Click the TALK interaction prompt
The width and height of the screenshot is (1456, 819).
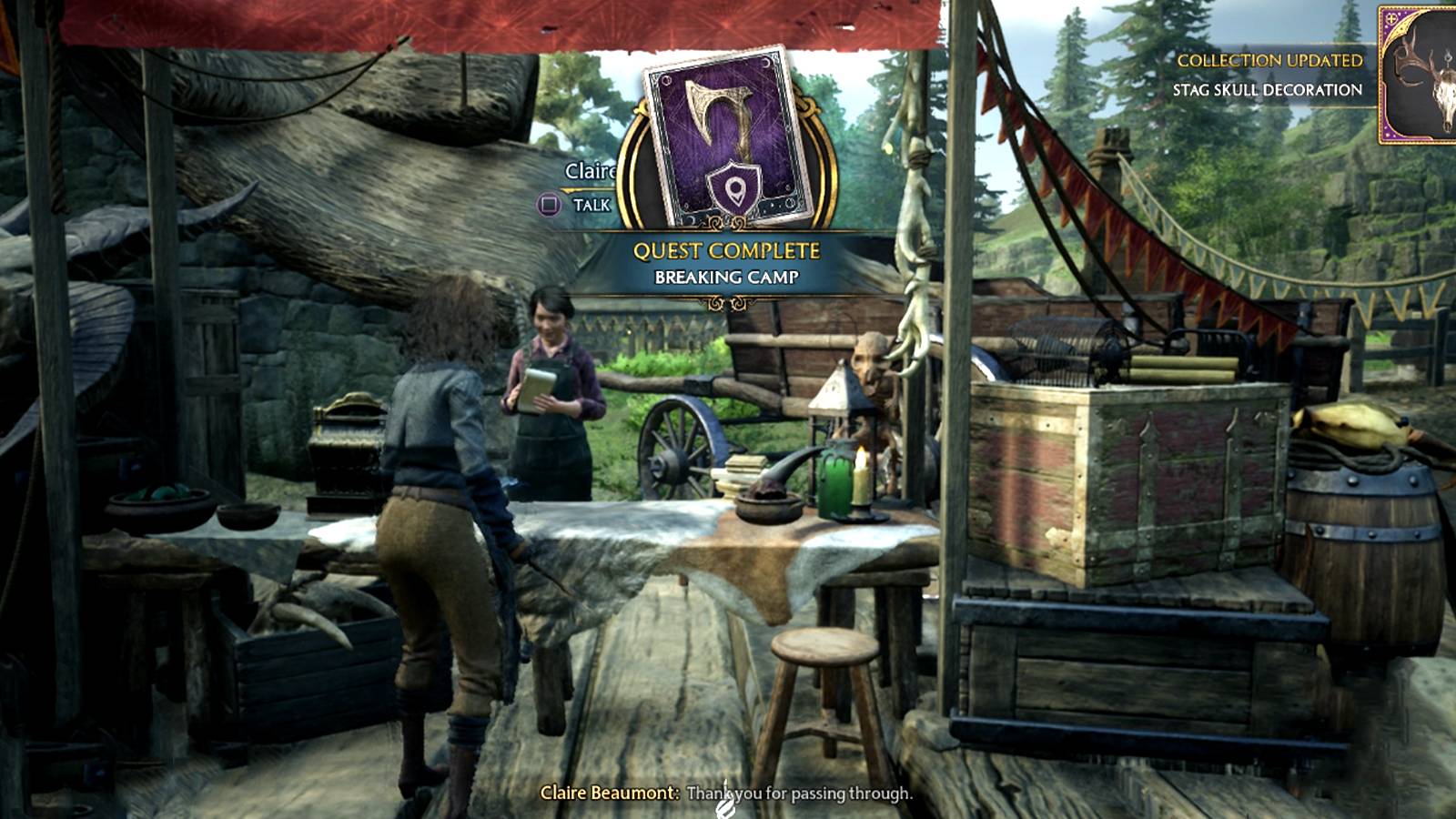(592, 203)
